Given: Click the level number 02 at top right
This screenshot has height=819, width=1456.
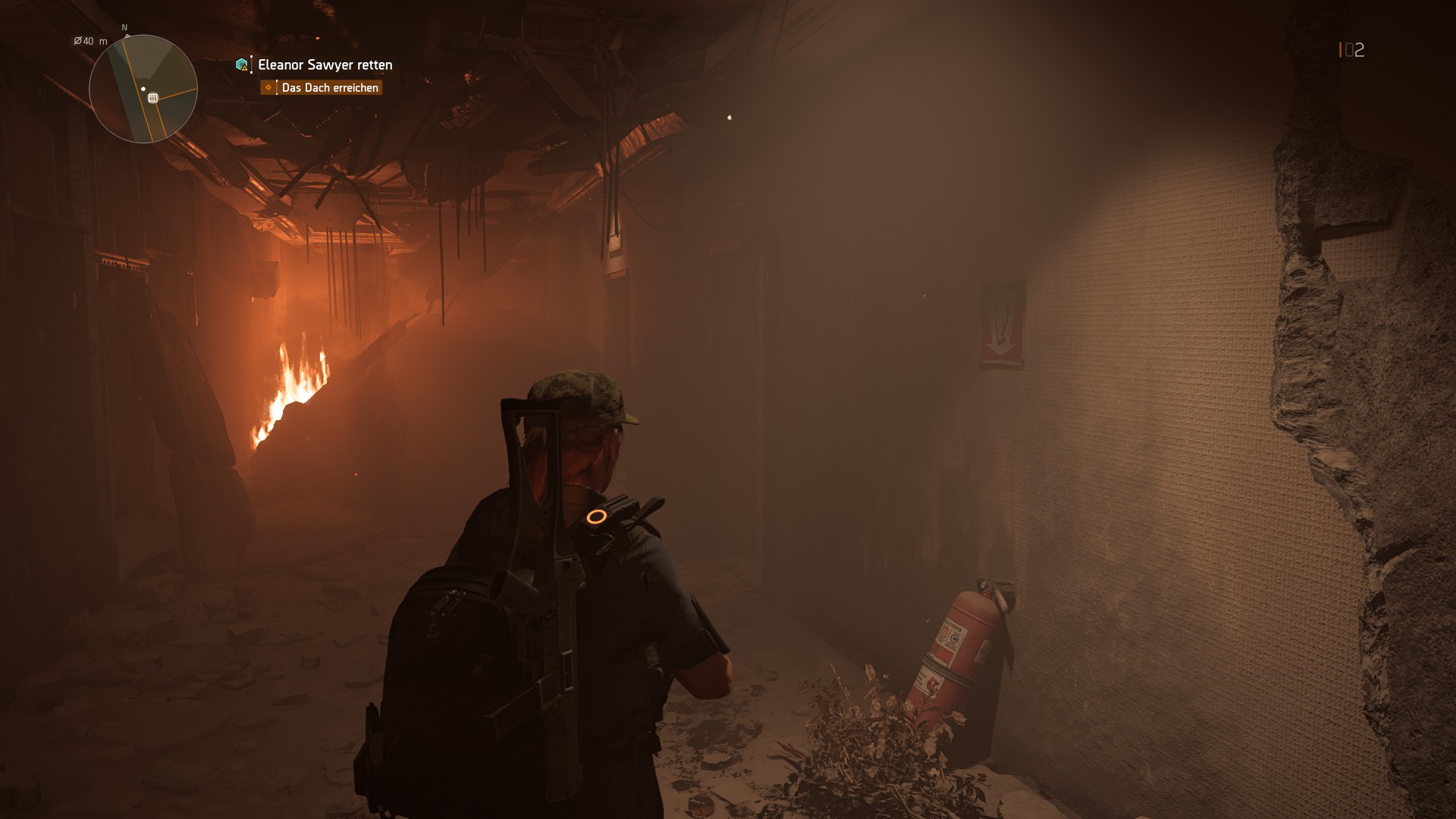Looking at the screenshot, I should click(x=1355, y=50).
